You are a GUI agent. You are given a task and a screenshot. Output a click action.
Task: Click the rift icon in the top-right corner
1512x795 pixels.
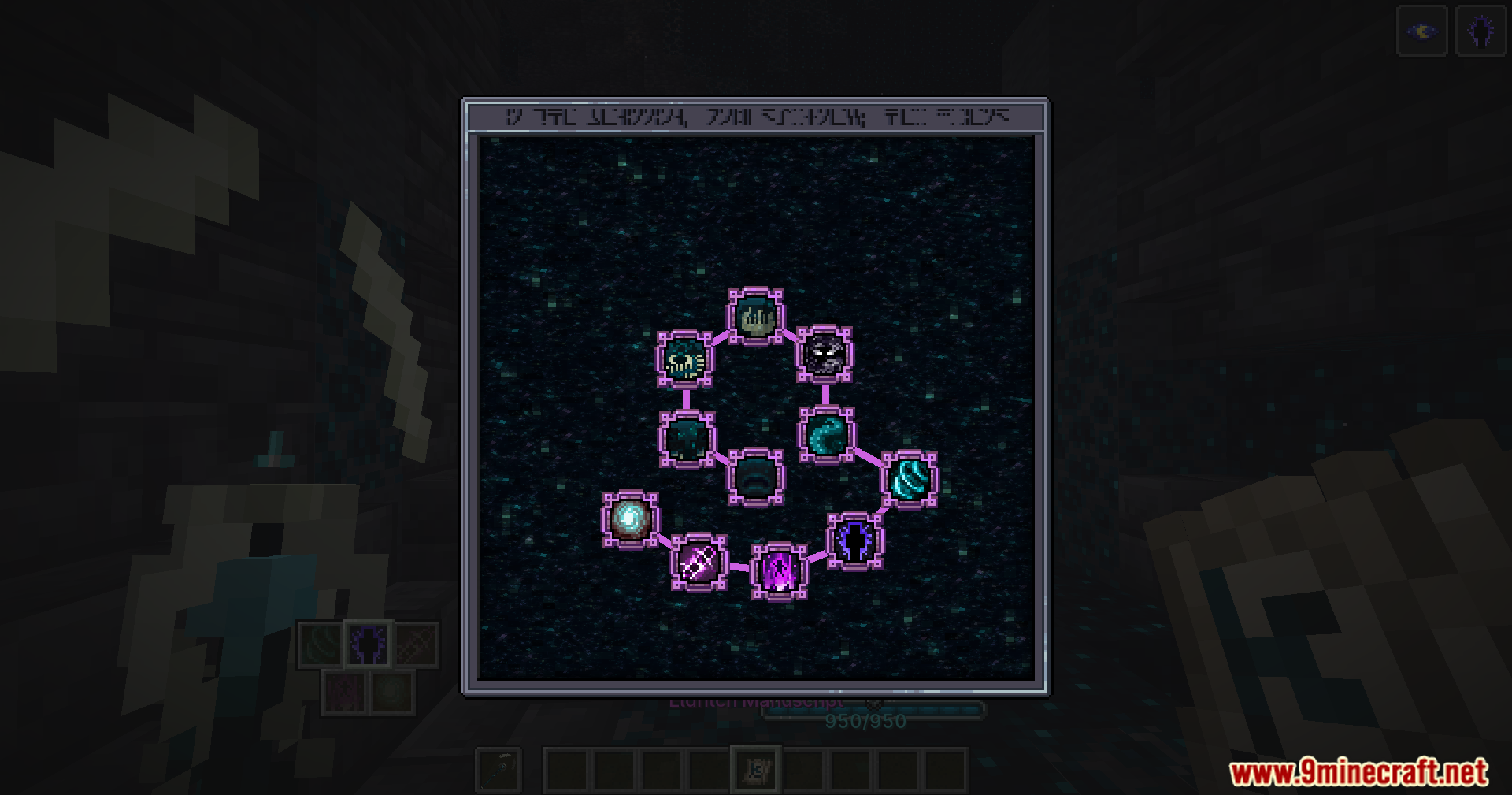point(1480,31)
